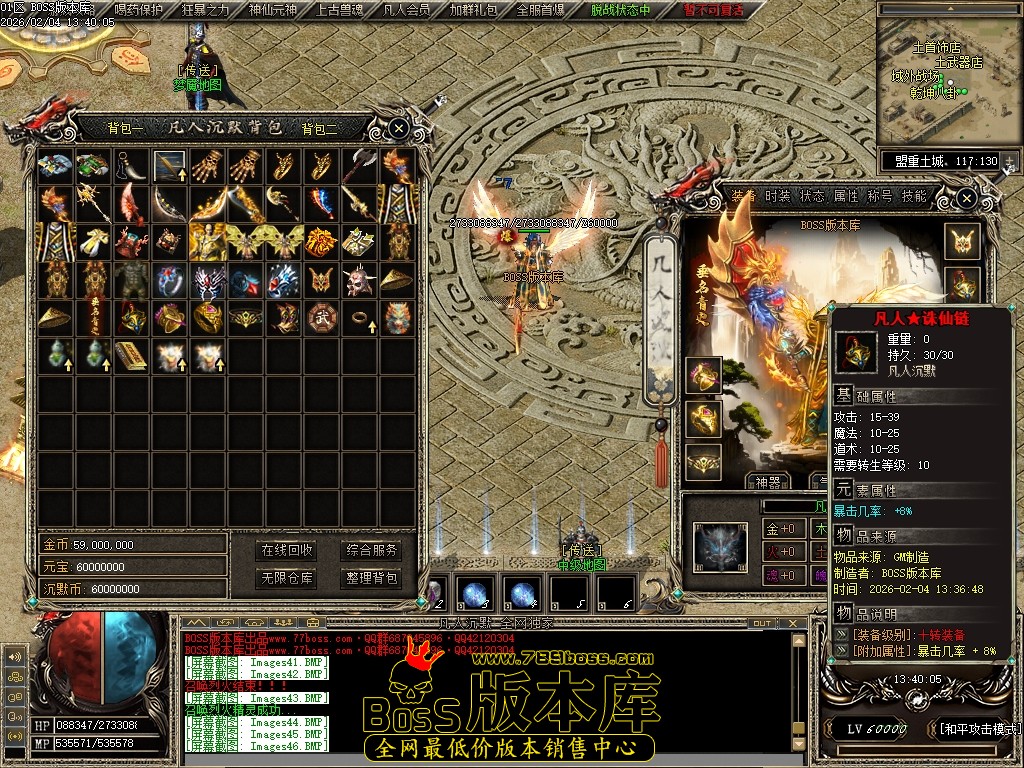Switch to the 时装 costume tab

coord(777,196)
